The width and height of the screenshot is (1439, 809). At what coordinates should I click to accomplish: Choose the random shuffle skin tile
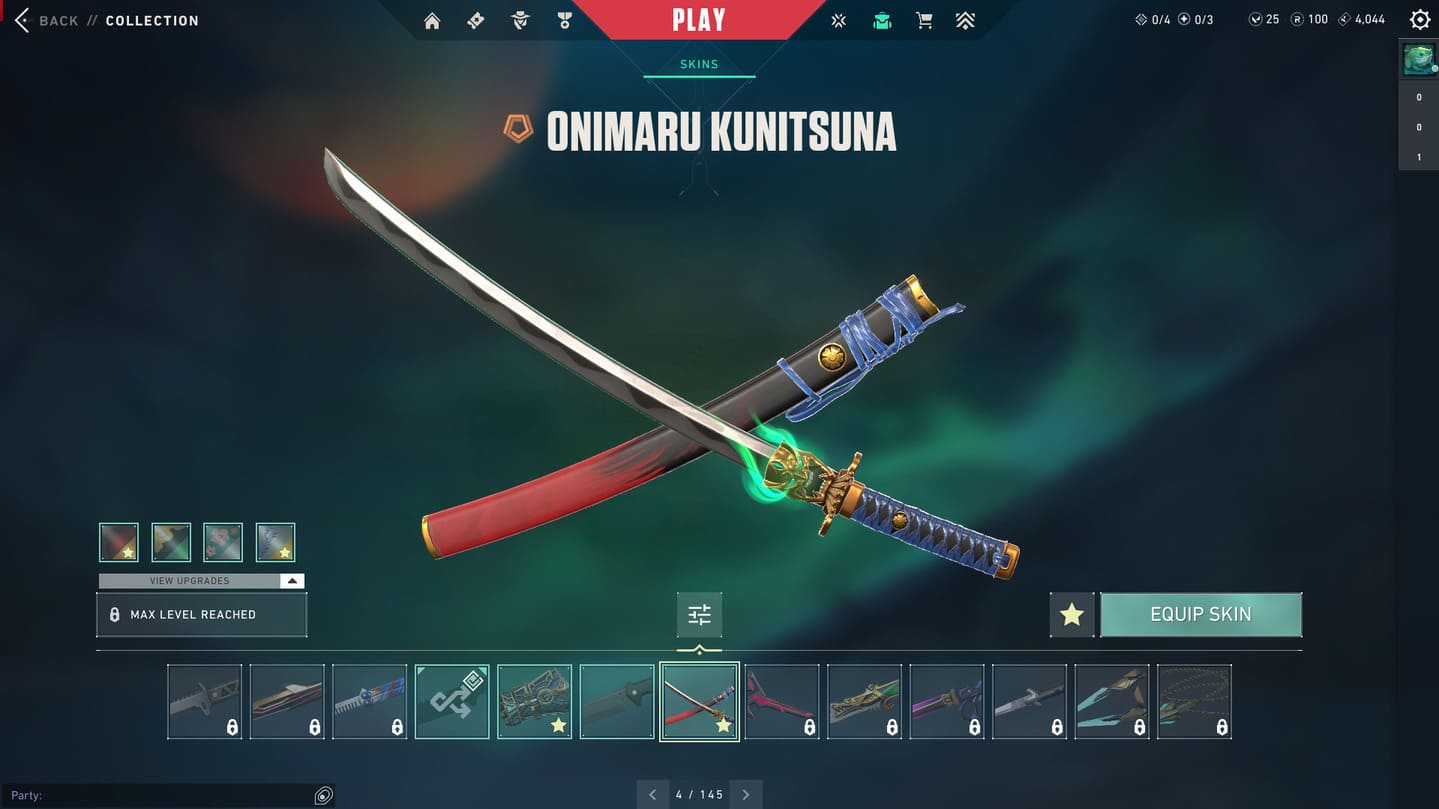point(452,701)
